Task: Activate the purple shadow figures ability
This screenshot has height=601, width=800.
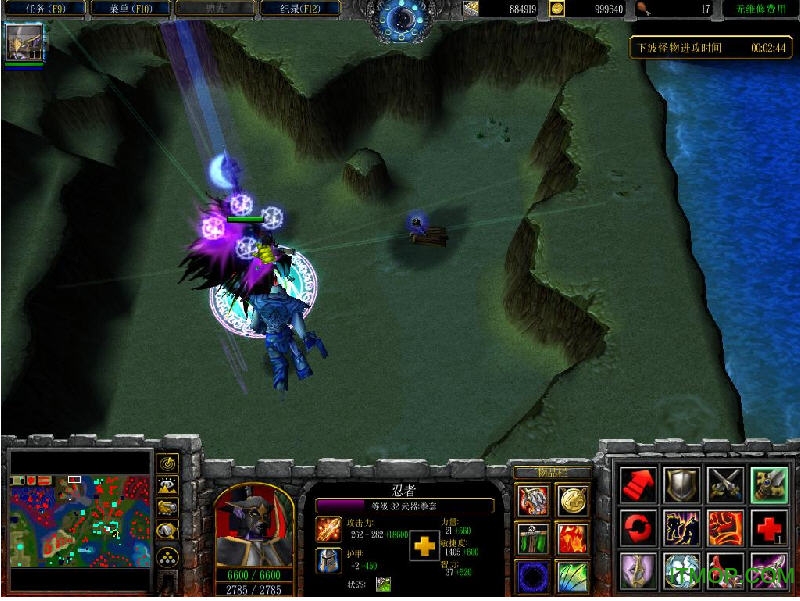Action: (682, 526)
